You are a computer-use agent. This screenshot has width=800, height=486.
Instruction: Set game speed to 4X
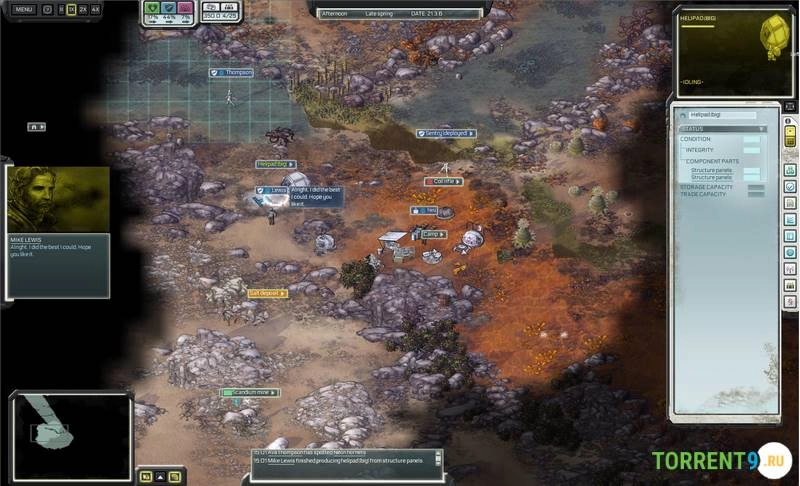95,9
